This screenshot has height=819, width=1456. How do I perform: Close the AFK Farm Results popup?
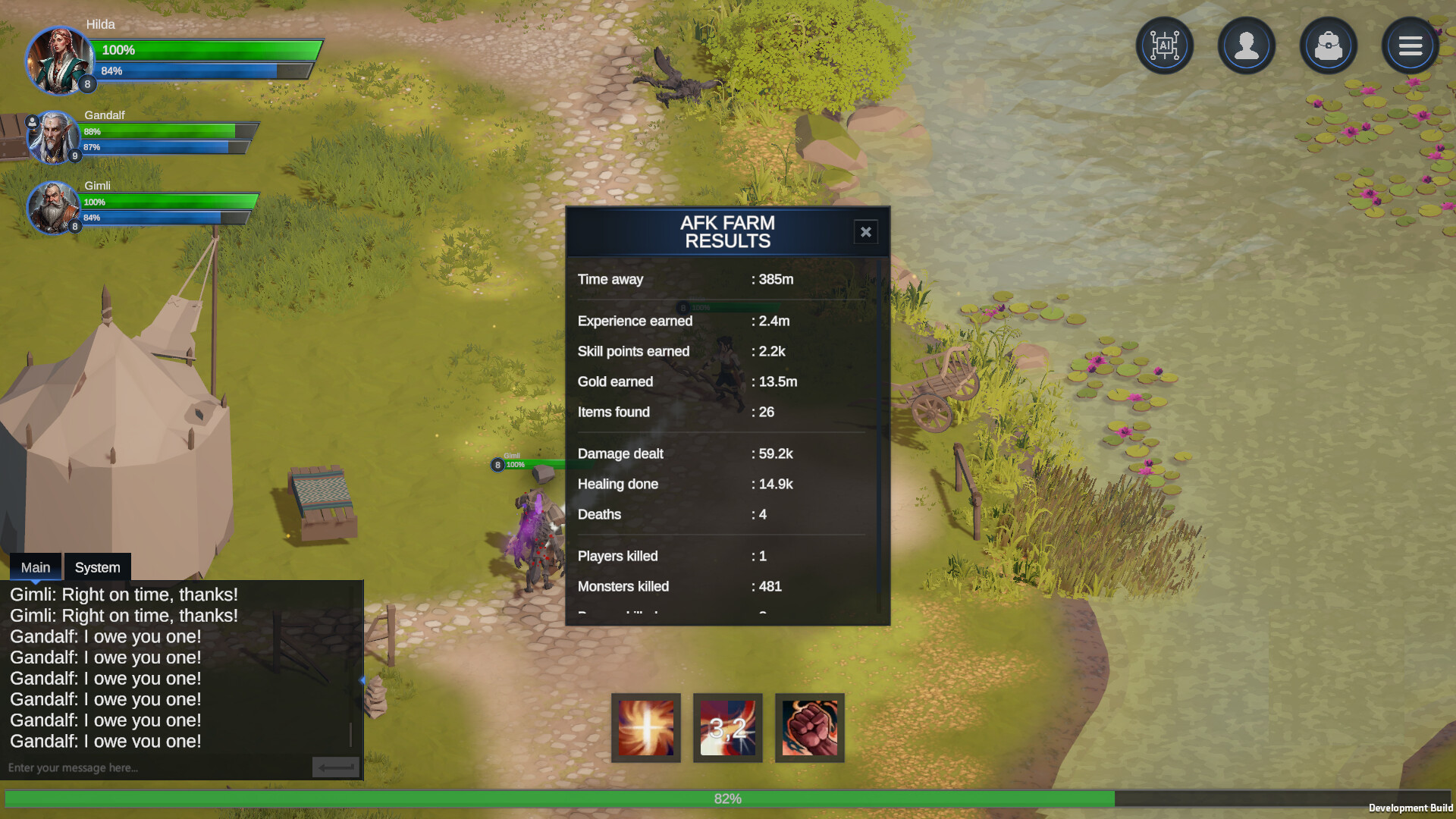click(x=865, y=232)
